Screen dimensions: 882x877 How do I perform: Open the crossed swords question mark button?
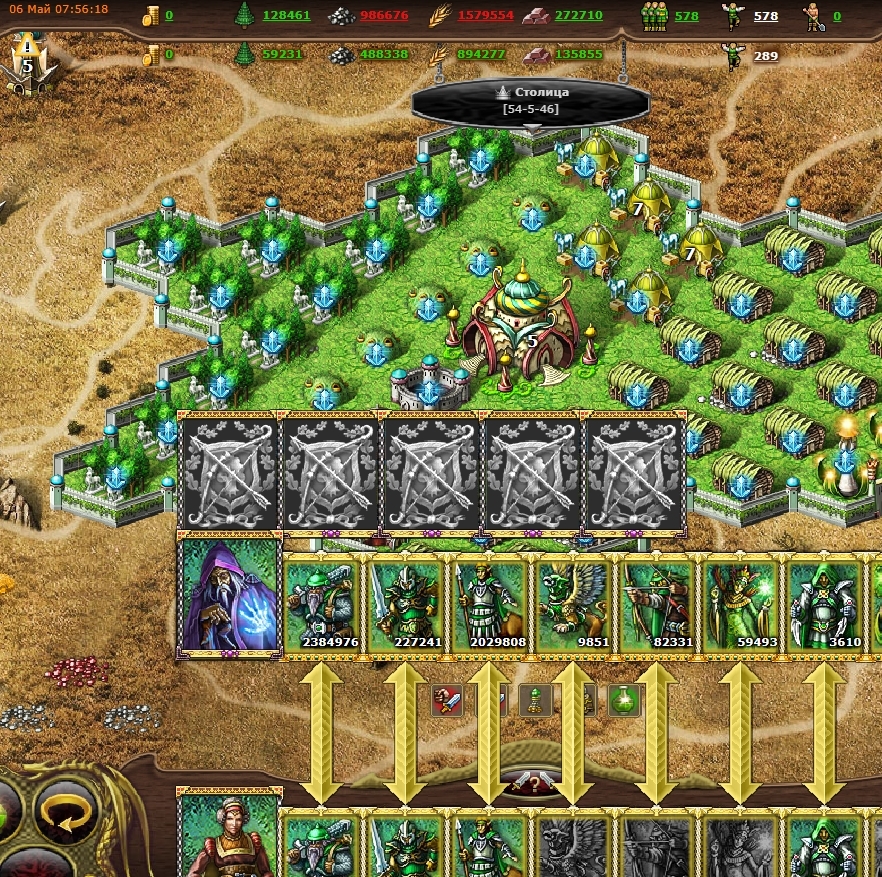[x=531, y=783]
